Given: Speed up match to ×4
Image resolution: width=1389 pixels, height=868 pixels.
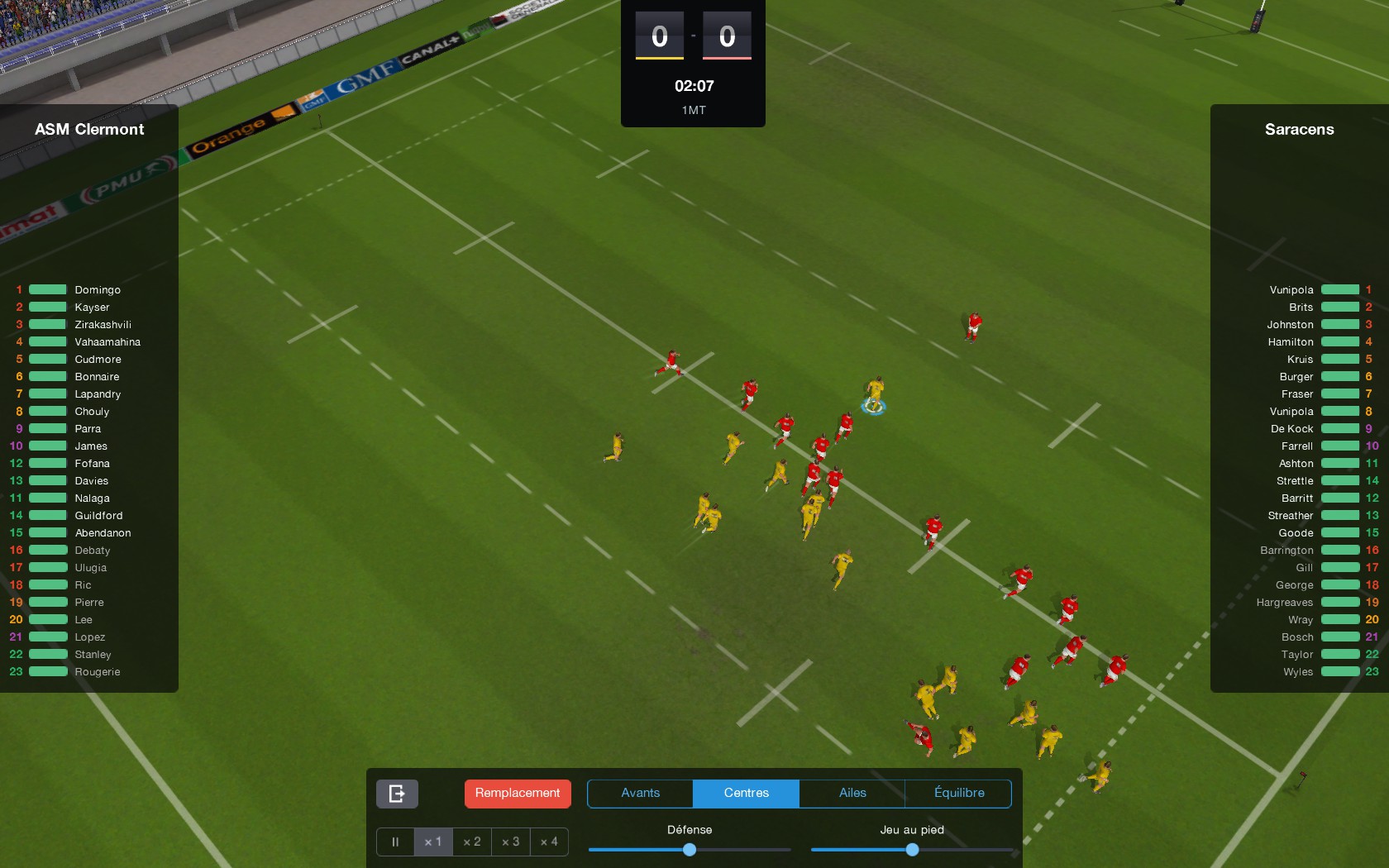Looking at the screenshot, I should (x=549, y=842).
